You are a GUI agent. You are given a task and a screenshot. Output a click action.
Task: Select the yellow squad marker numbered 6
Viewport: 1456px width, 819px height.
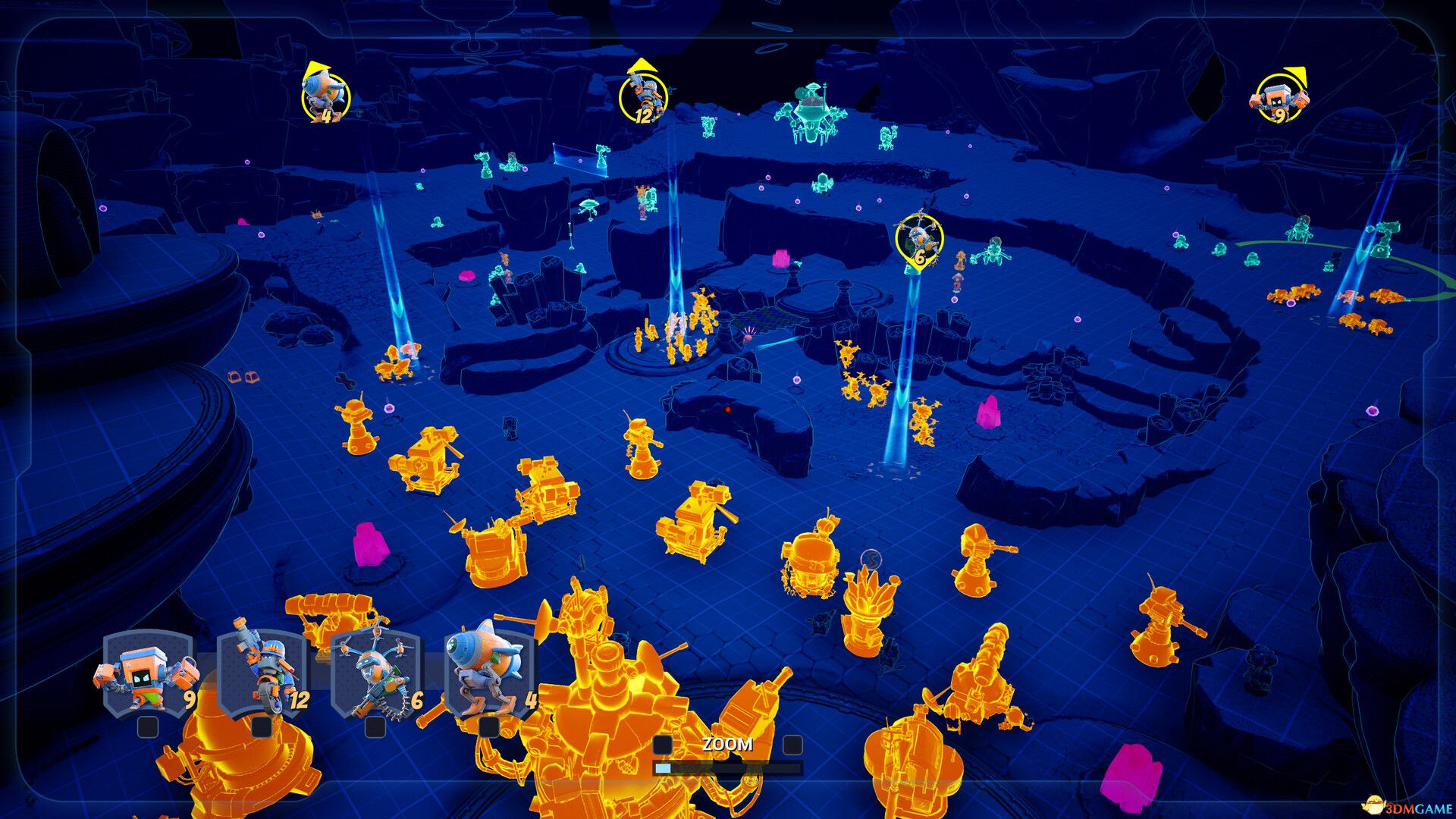(918, 240)
